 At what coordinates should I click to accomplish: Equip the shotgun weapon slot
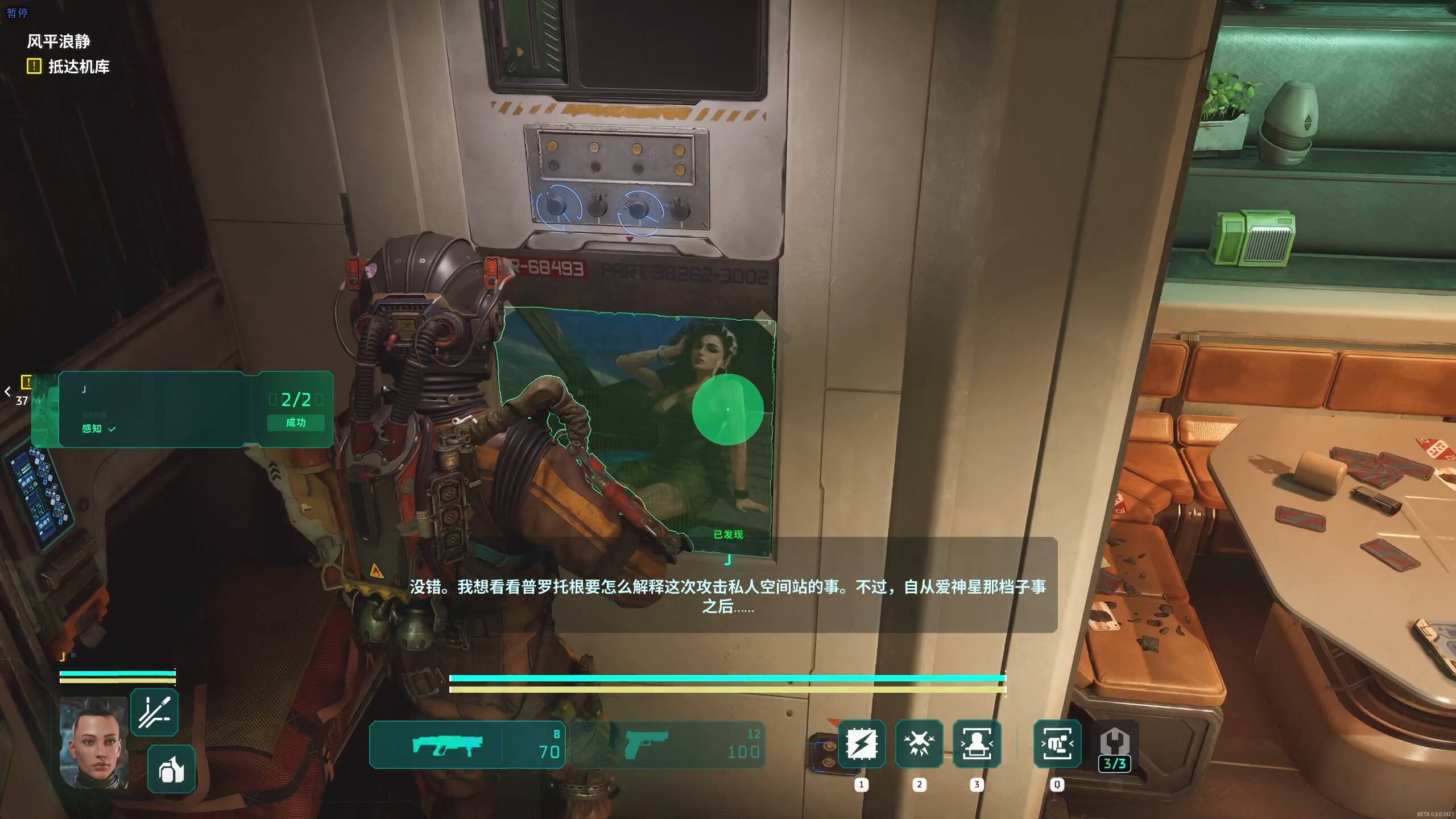[x=466, y=745]
